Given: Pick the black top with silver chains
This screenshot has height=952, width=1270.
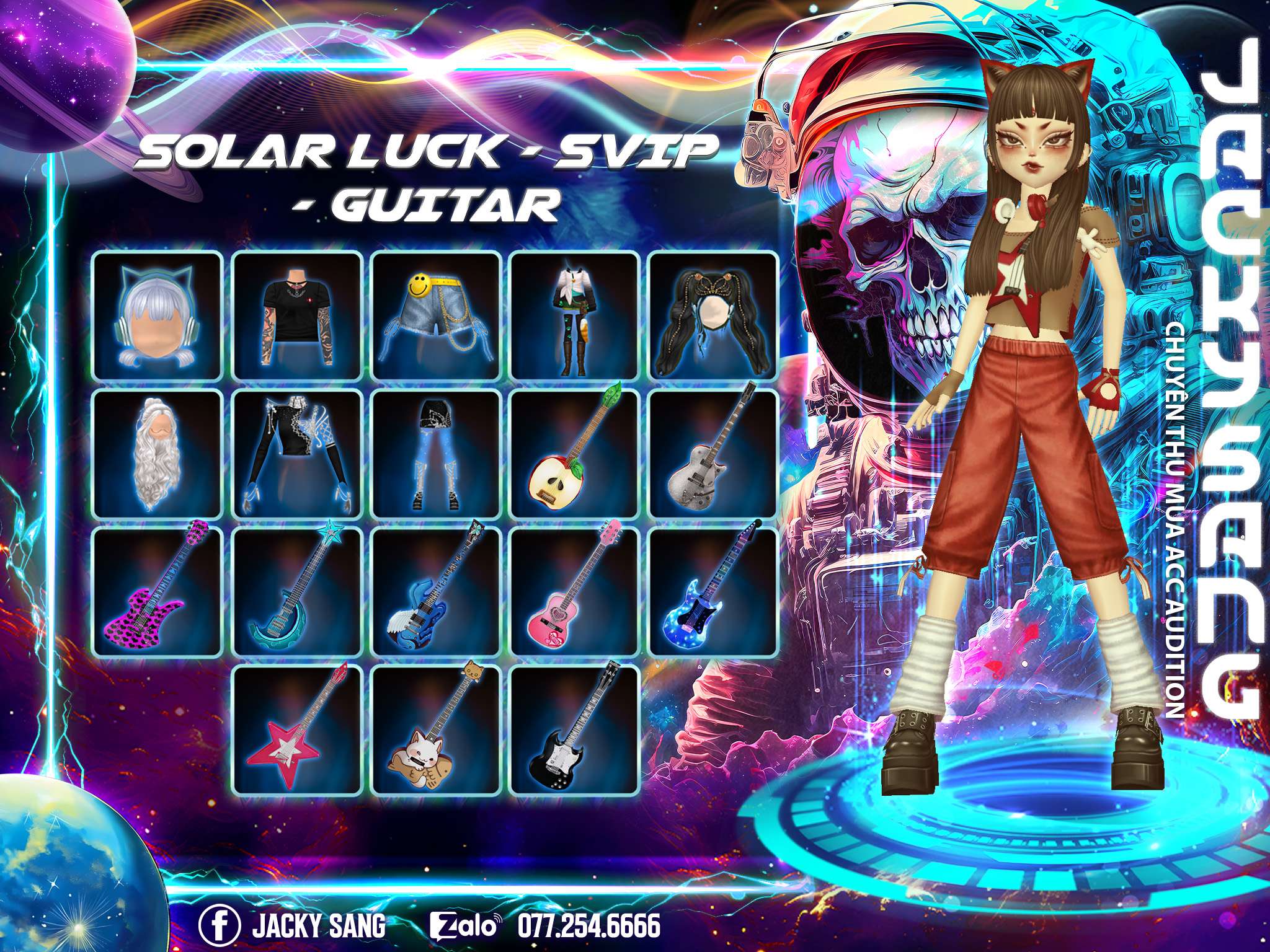Looking at the screenshot, I should point(297,454).
